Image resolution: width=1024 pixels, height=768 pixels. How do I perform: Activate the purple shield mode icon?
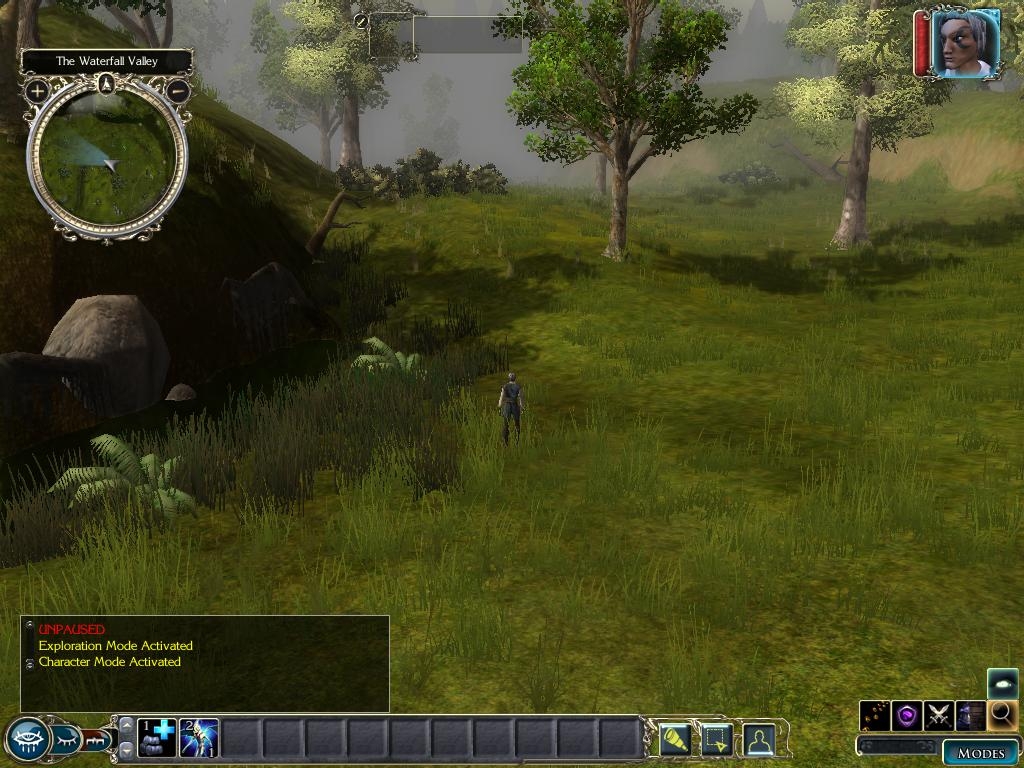906,715
